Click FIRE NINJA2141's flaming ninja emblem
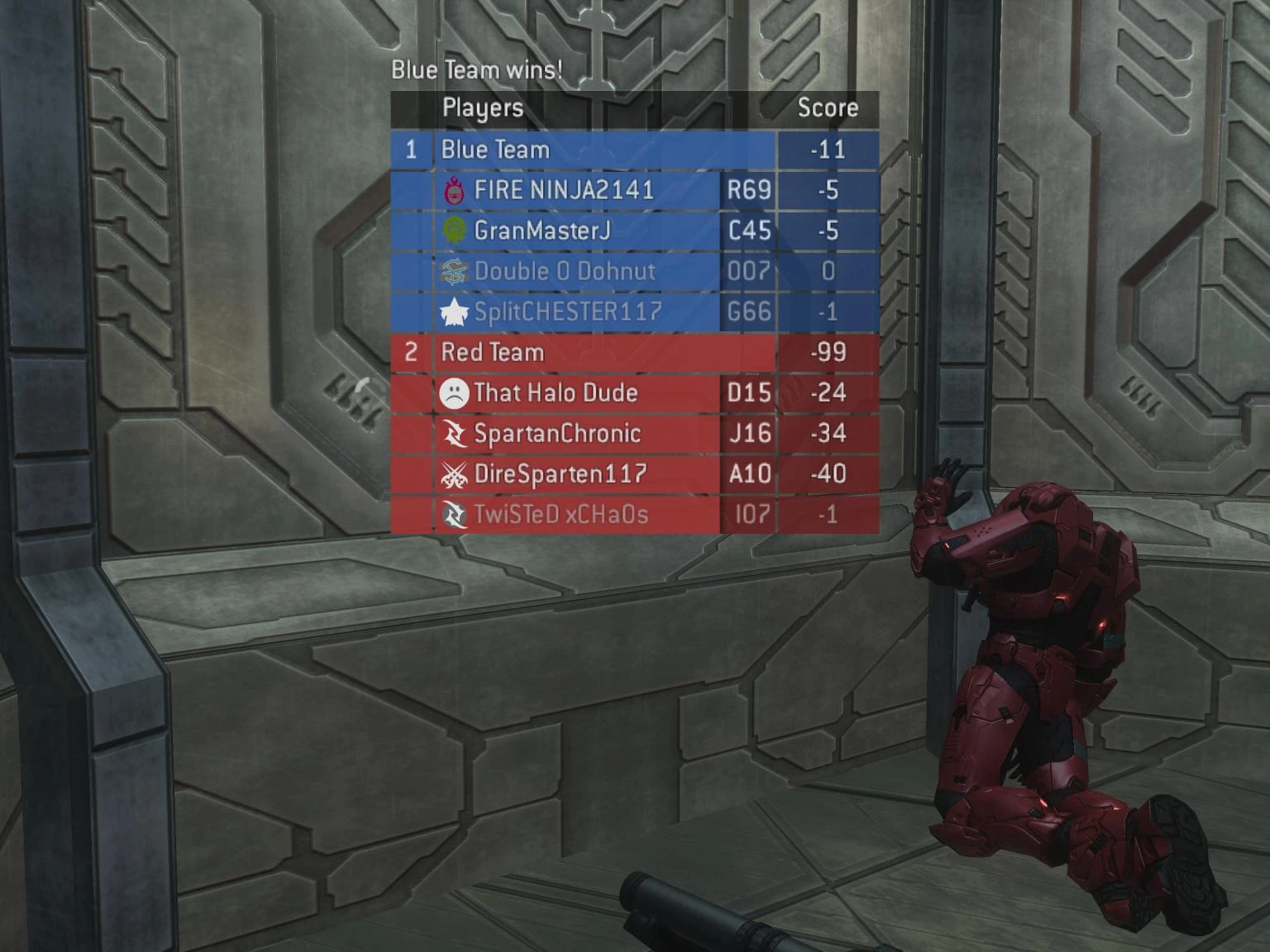 click(453, 190)
